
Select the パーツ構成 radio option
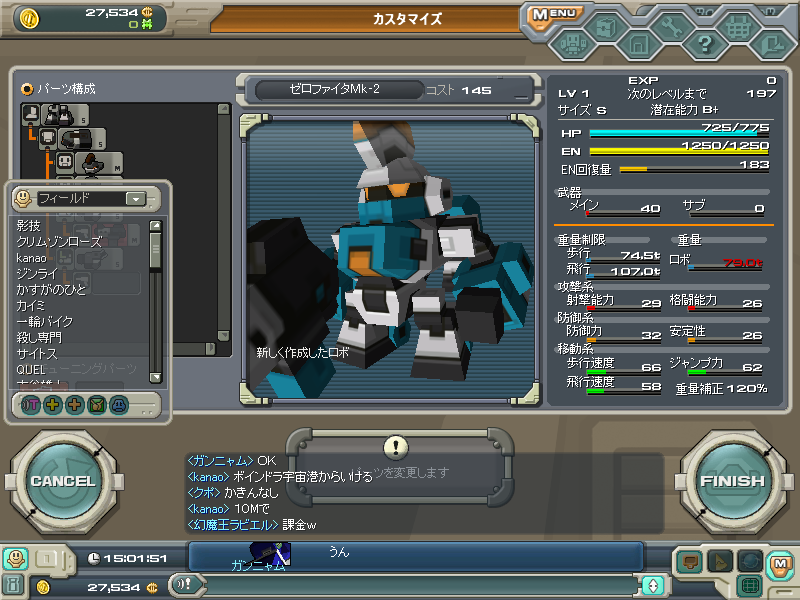27,88
